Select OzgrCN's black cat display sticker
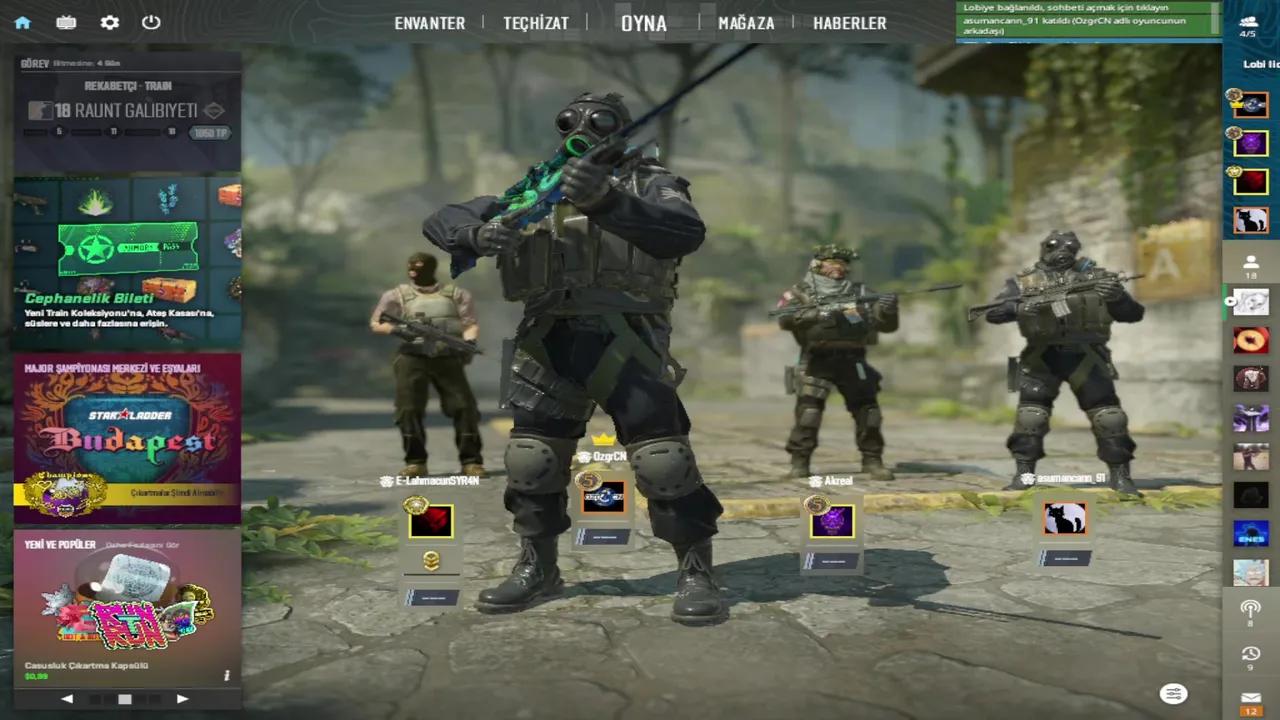This screenshot has height=720, width=1280. (1064, 517)
